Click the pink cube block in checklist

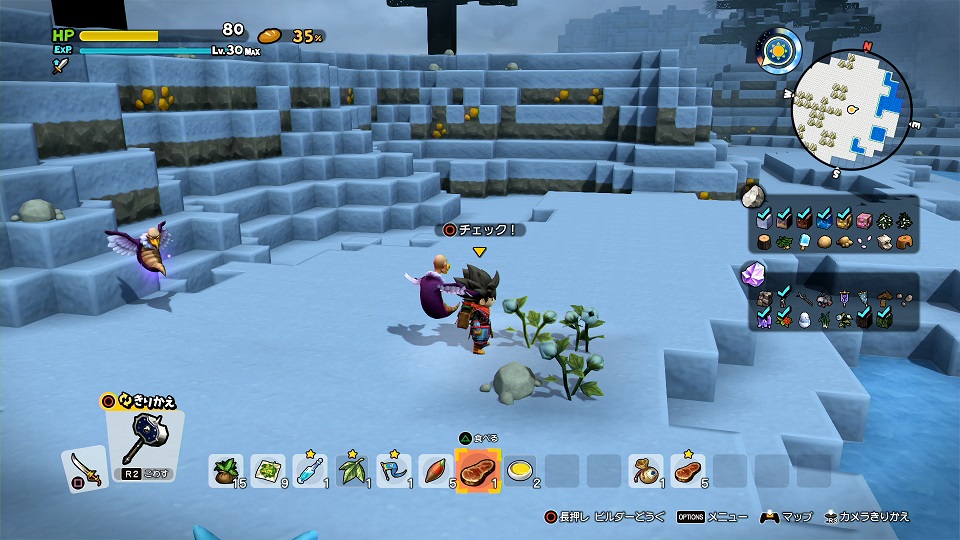[865, 220]
